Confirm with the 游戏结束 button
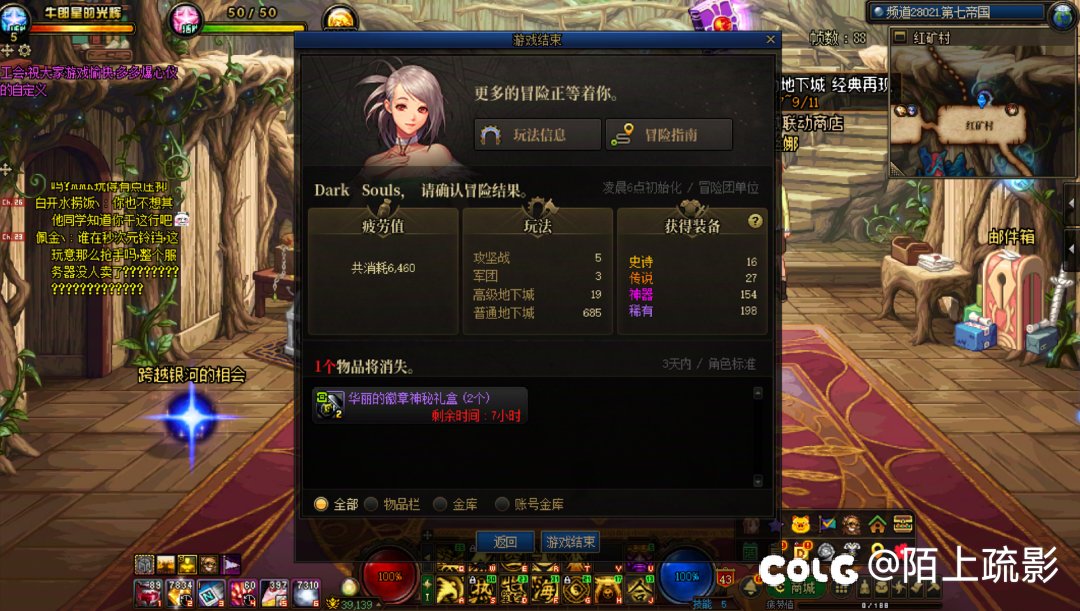The width and height of the screenshot is (1080, 611). [x=571, y=542]
